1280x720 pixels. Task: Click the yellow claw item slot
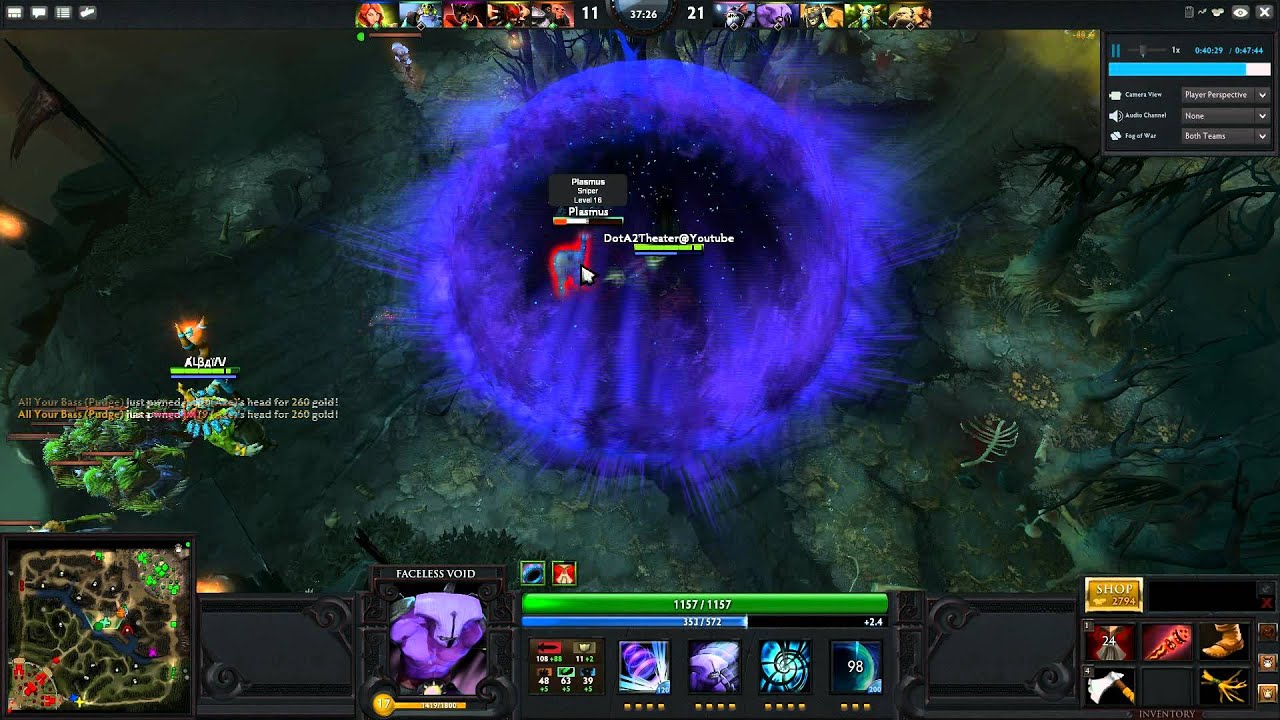pyautogui.click(x=1222, y=687)
